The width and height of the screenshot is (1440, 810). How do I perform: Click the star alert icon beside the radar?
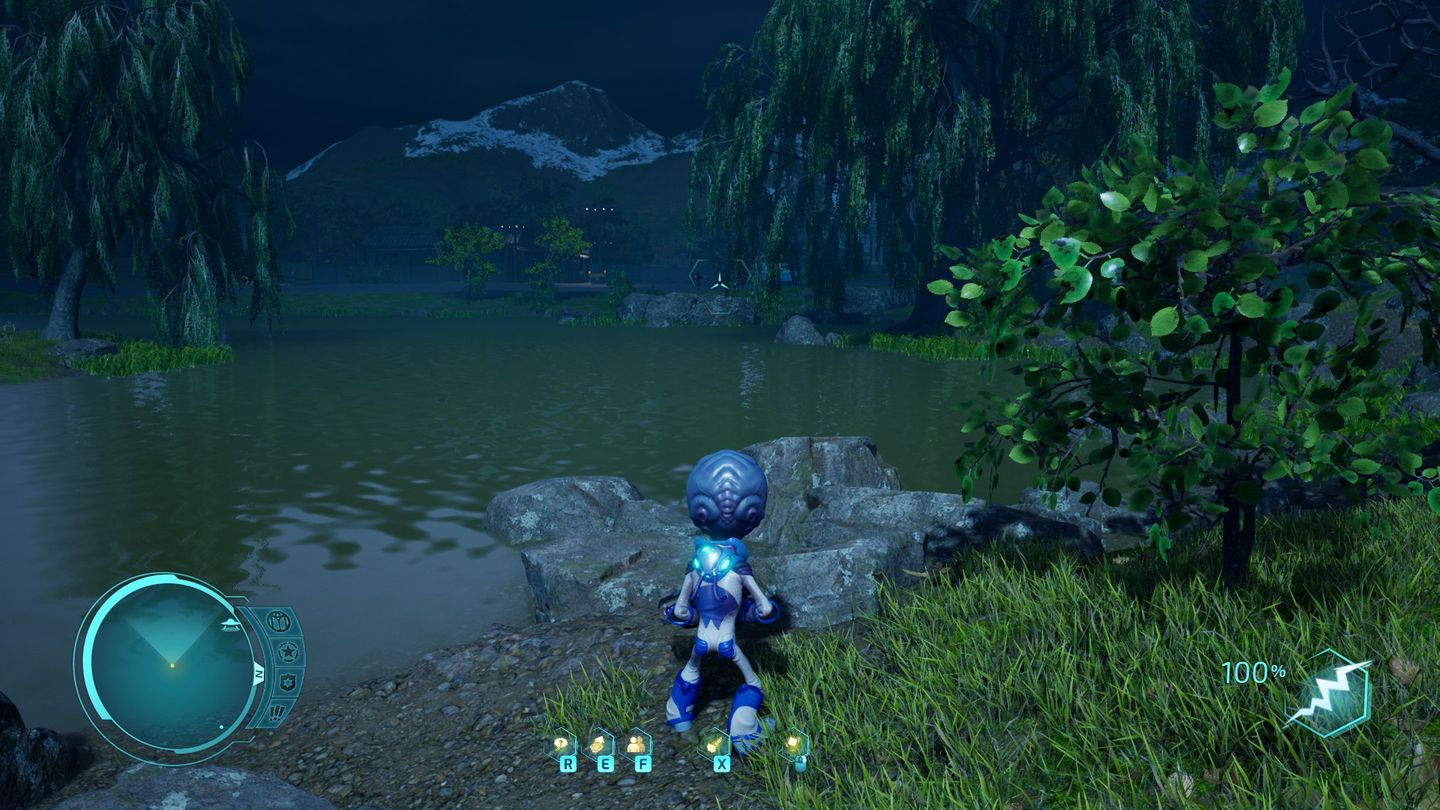click(x=288, y=653)
